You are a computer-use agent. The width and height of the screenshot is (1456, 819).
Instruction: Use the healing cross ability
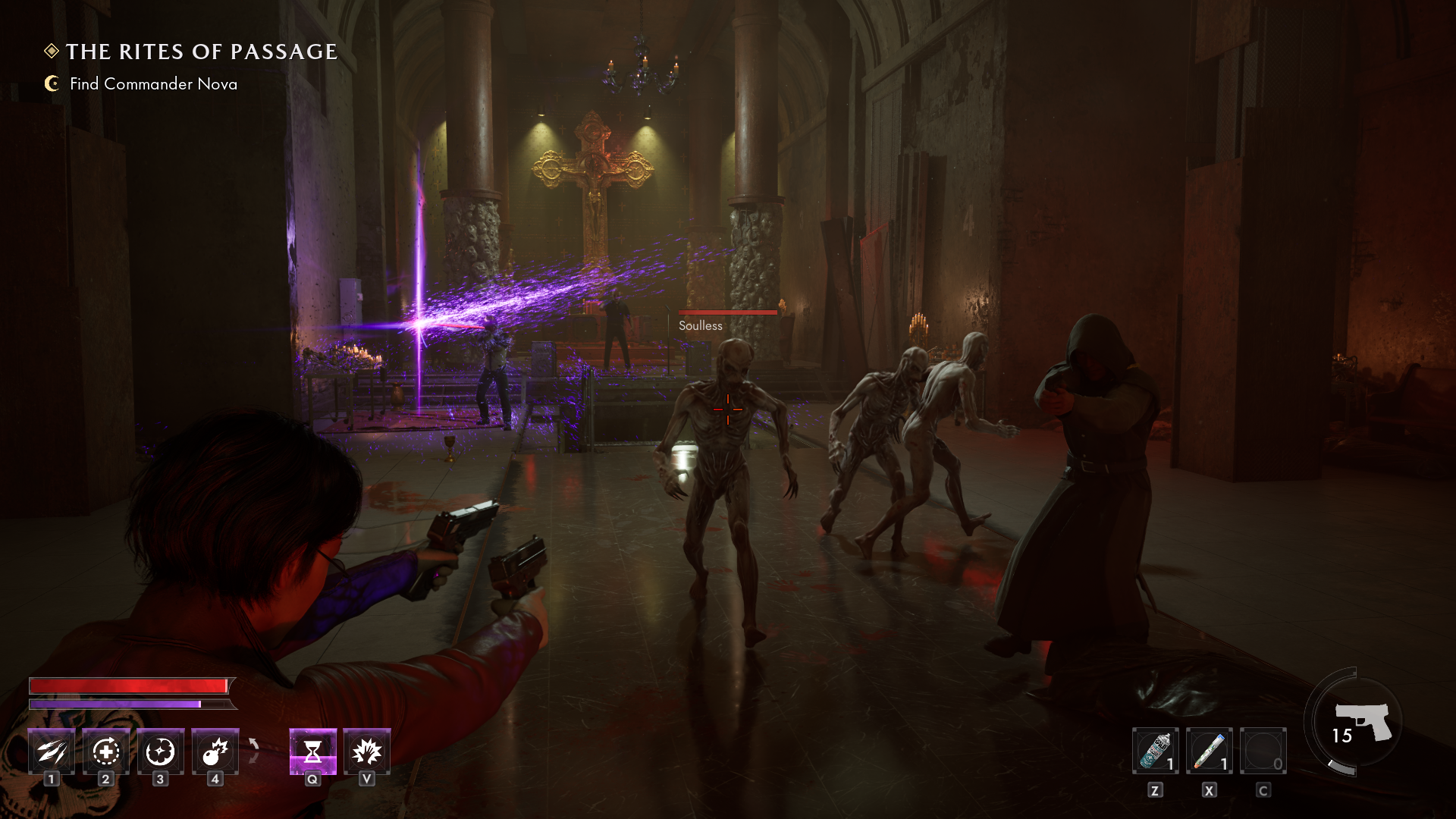click(x=106, y=752)
